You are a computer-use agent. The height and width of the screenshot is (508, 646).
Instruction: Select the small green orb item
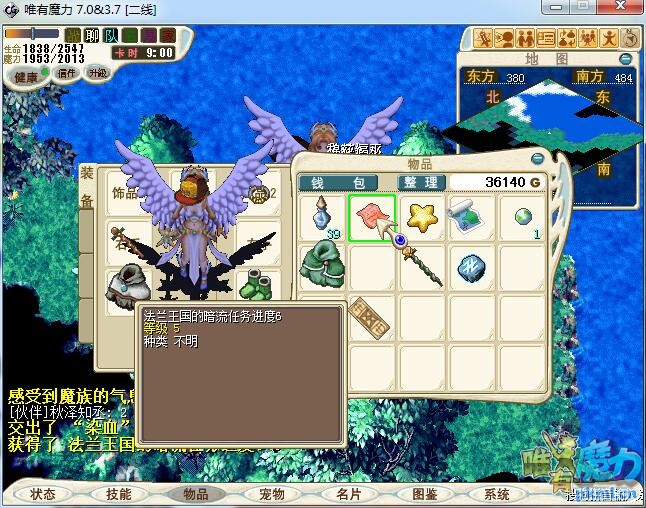[x=522, y=215]
